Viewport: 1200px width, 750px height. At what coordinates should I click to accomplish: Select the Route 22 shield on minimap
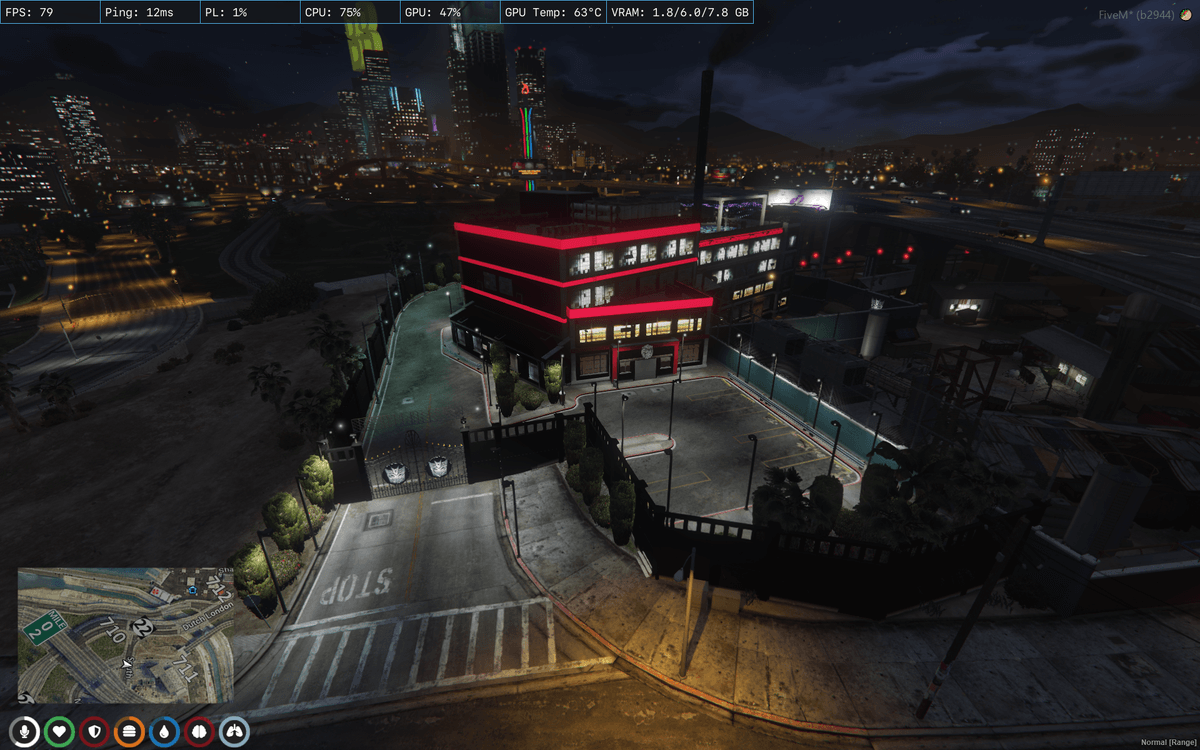coord(142,628)
